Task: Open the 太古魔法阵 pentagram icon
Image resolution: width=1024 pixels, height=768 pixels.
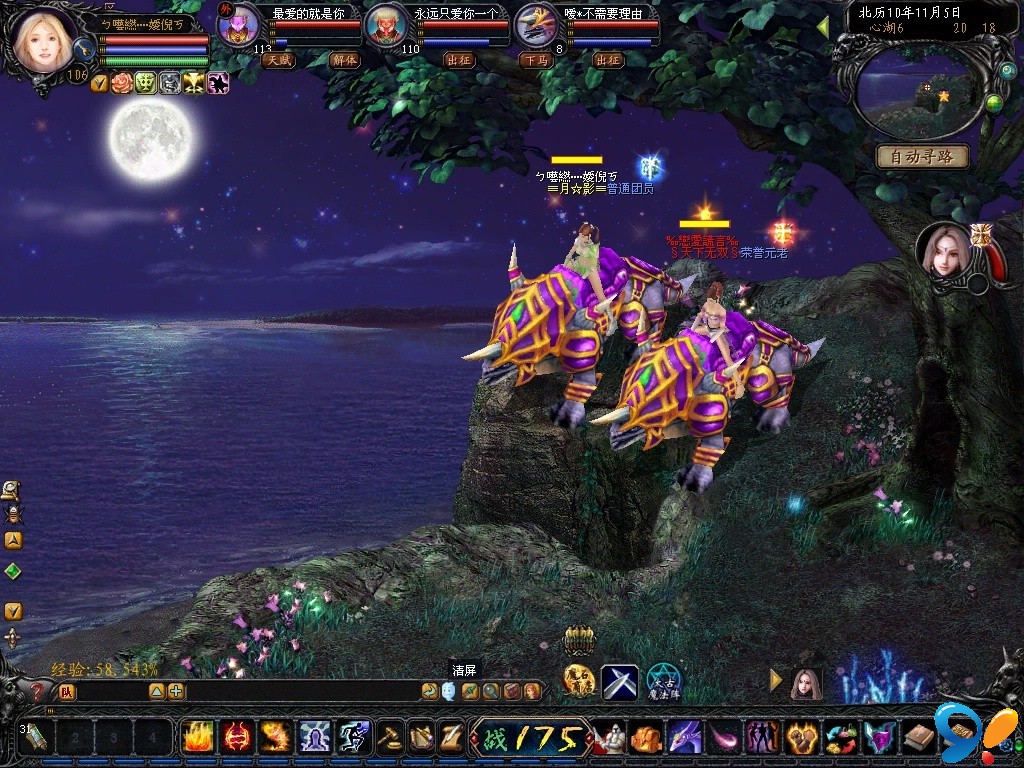Action: tap(663, 682)
